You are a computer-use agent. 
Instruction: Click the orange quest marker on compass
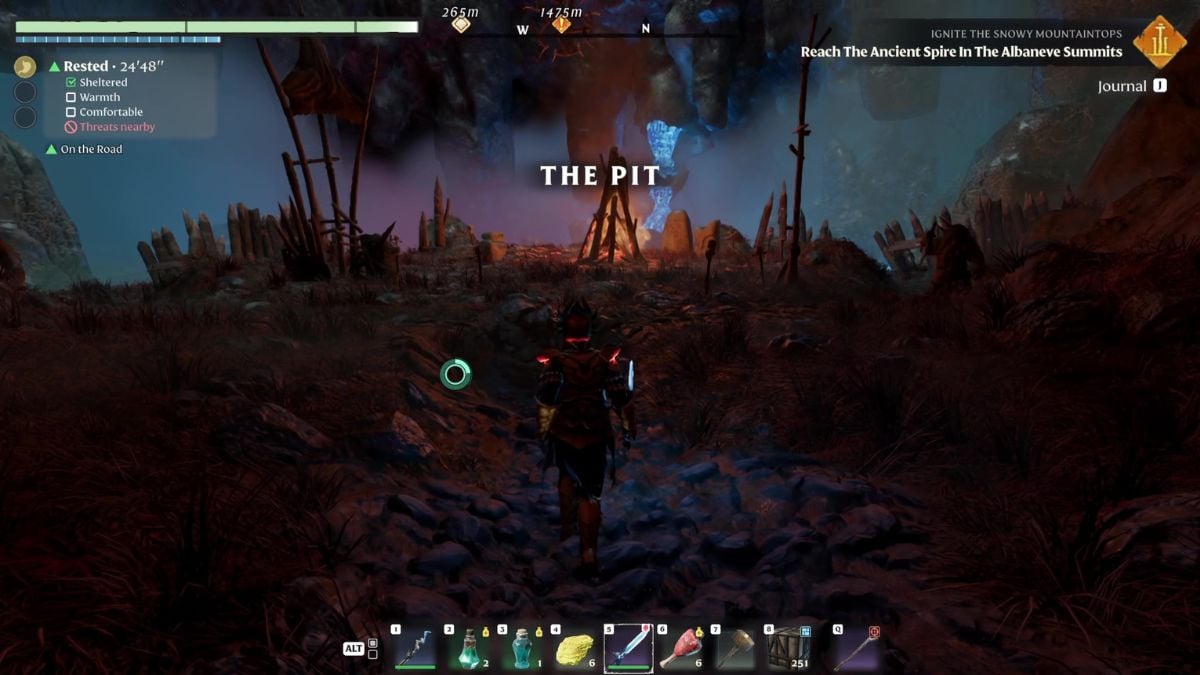[561, 23]
